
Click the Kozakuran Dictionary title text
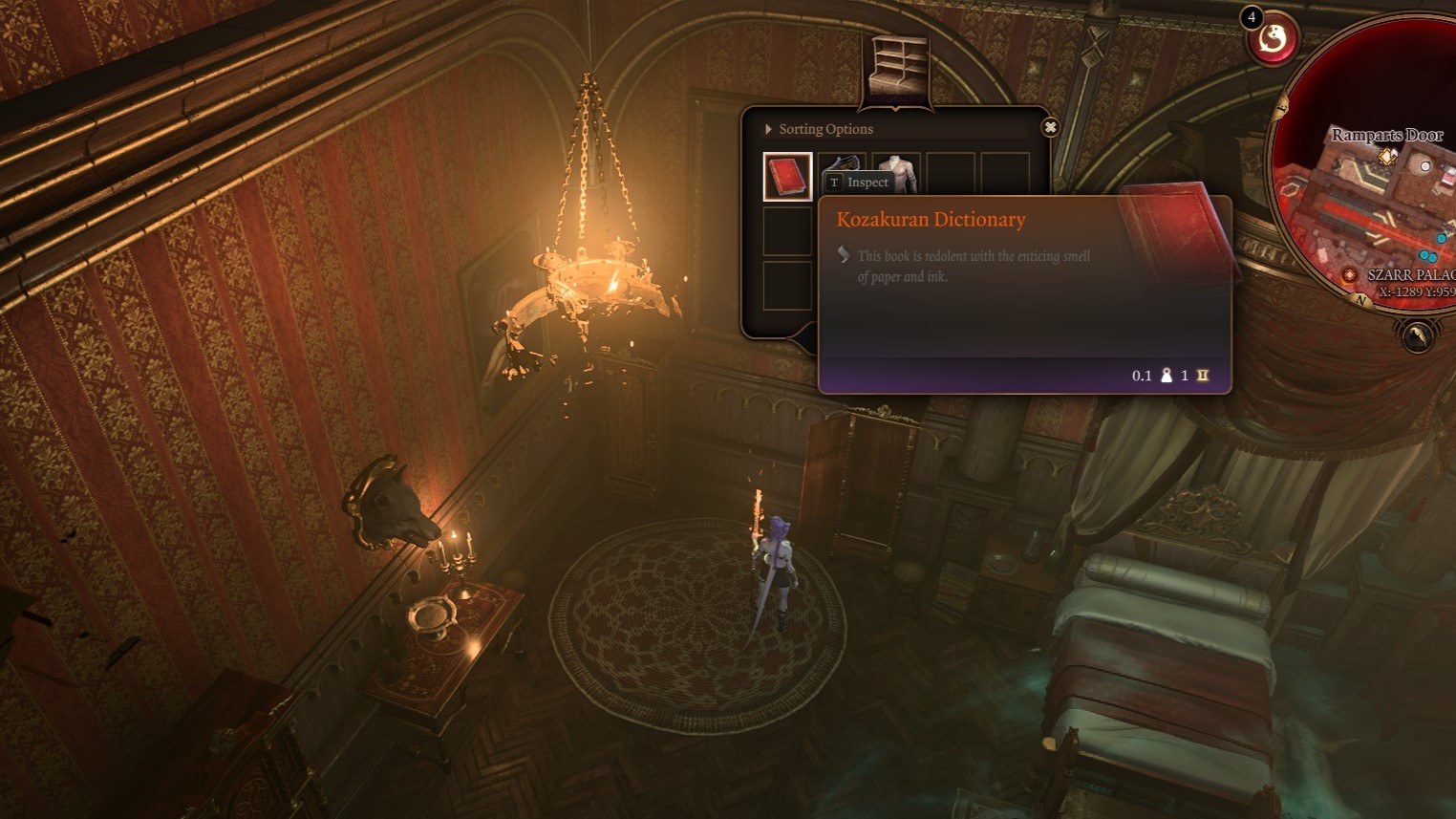point(931,219)
